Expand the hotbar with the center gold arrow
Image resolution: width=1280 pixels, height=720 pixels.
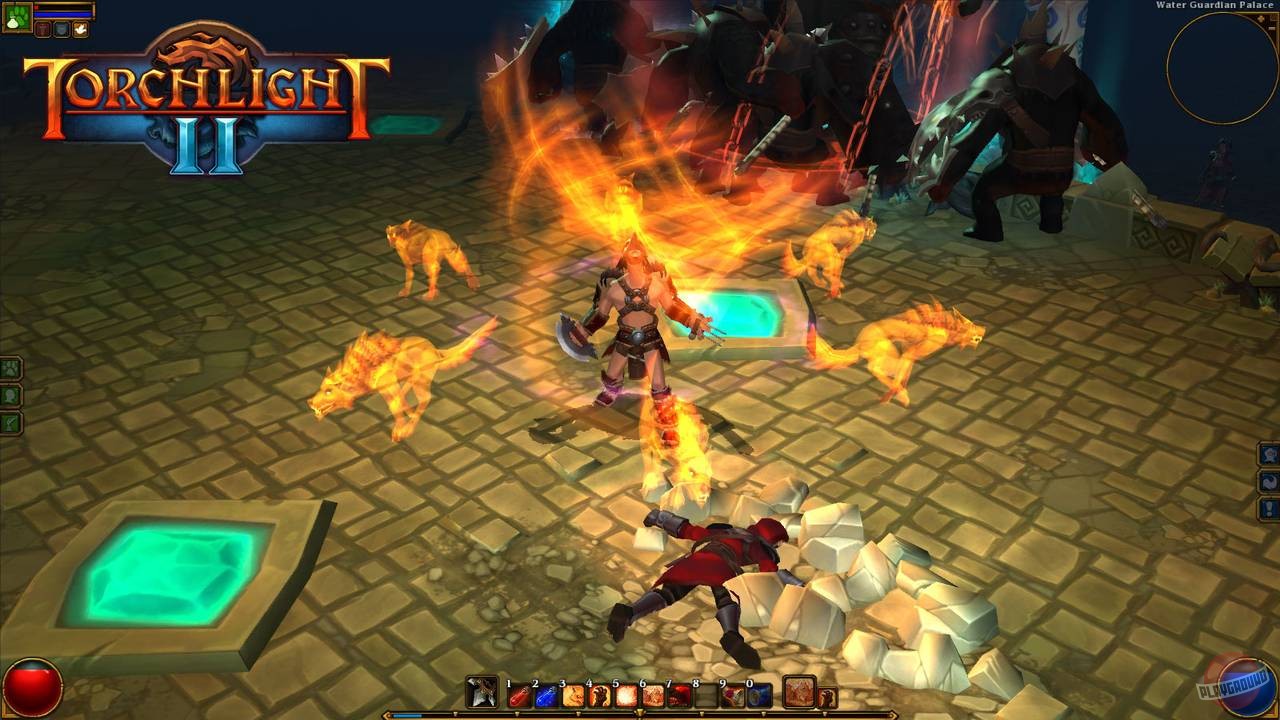click(640, 712)
